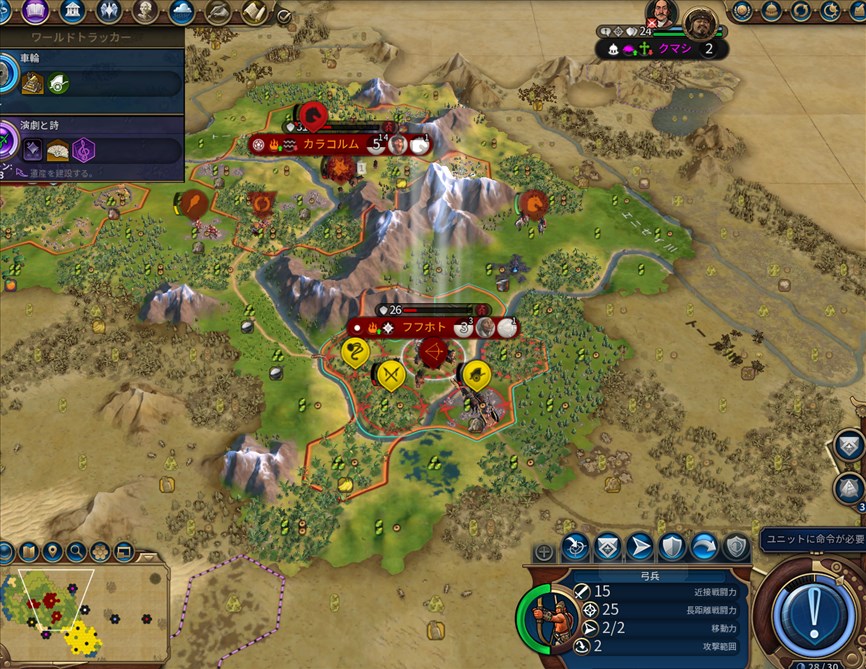Choose the move-to unit command arrow
Image resolution: width=866 pixels, height=669 pixels.
pyautogui.click(x=639, y=547)
